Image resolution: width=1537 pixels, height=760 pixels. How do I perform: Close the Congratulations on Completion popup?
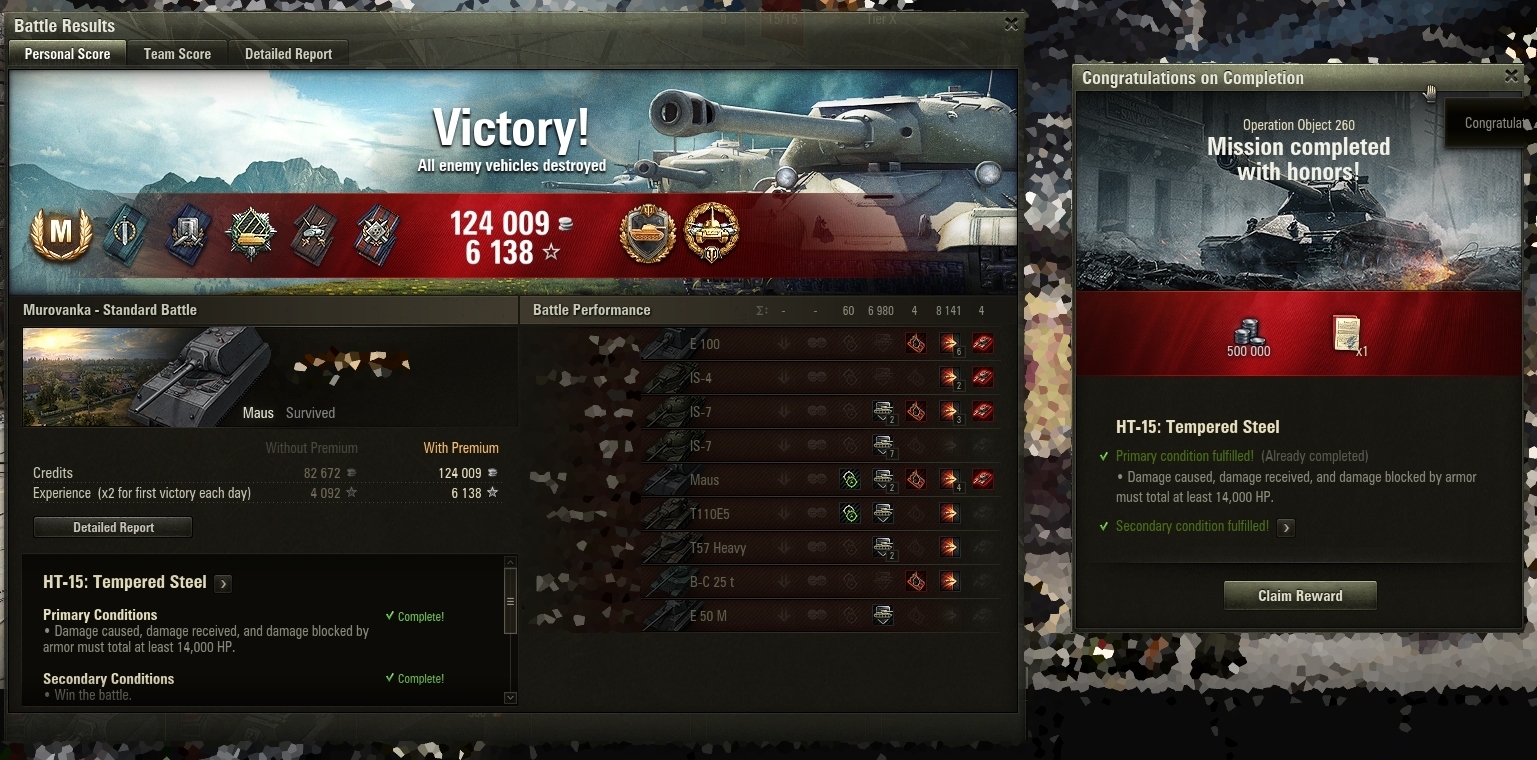tap(1511, 76)
